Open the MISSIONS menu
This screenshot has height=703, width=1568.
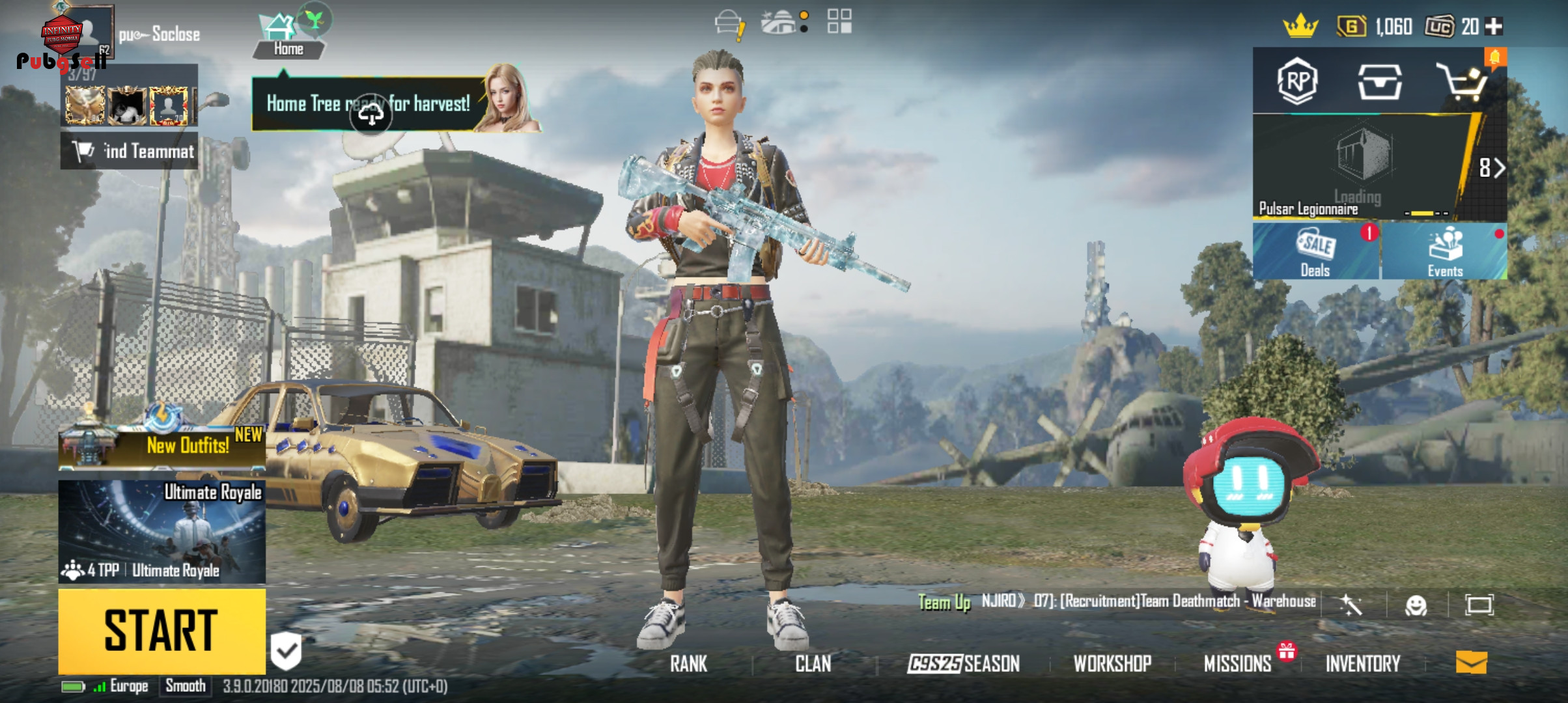click(1237, 663)
